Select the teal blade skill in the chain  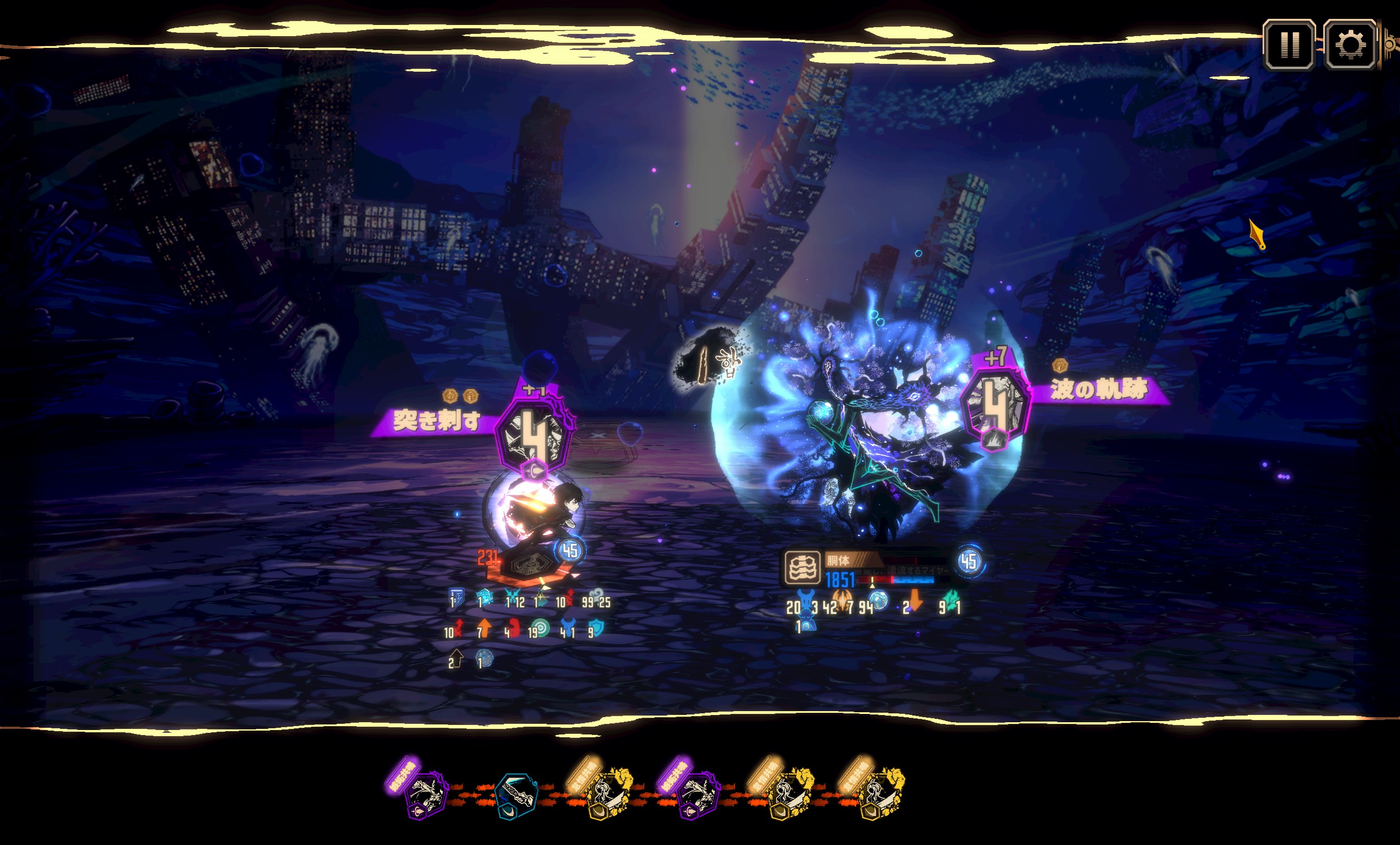pos(516,796)
